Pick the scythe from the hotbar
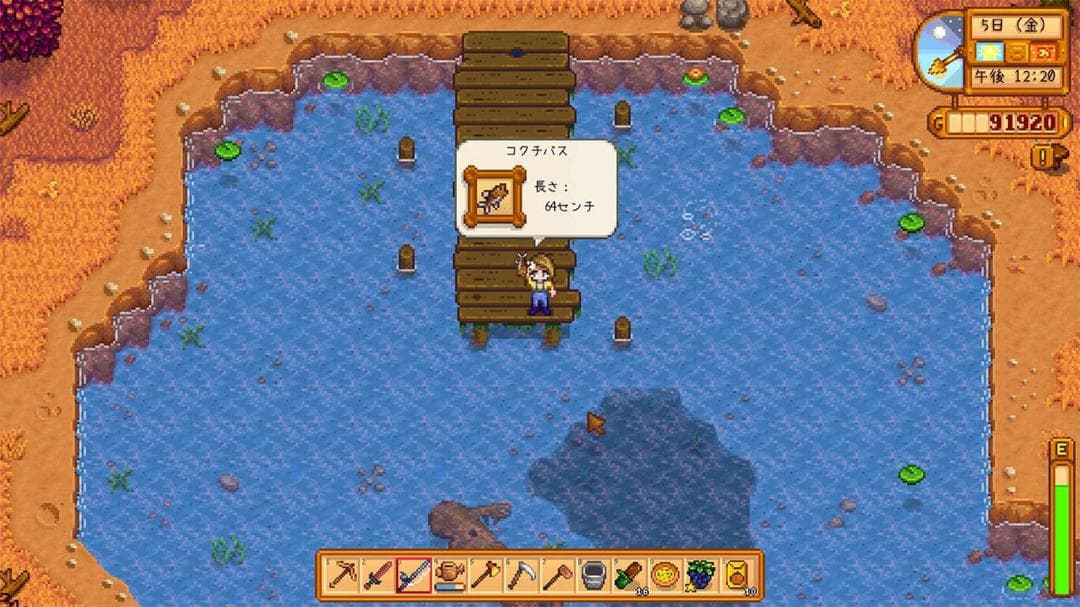Viewport: 1080px width, 607px height. point(521,575)
